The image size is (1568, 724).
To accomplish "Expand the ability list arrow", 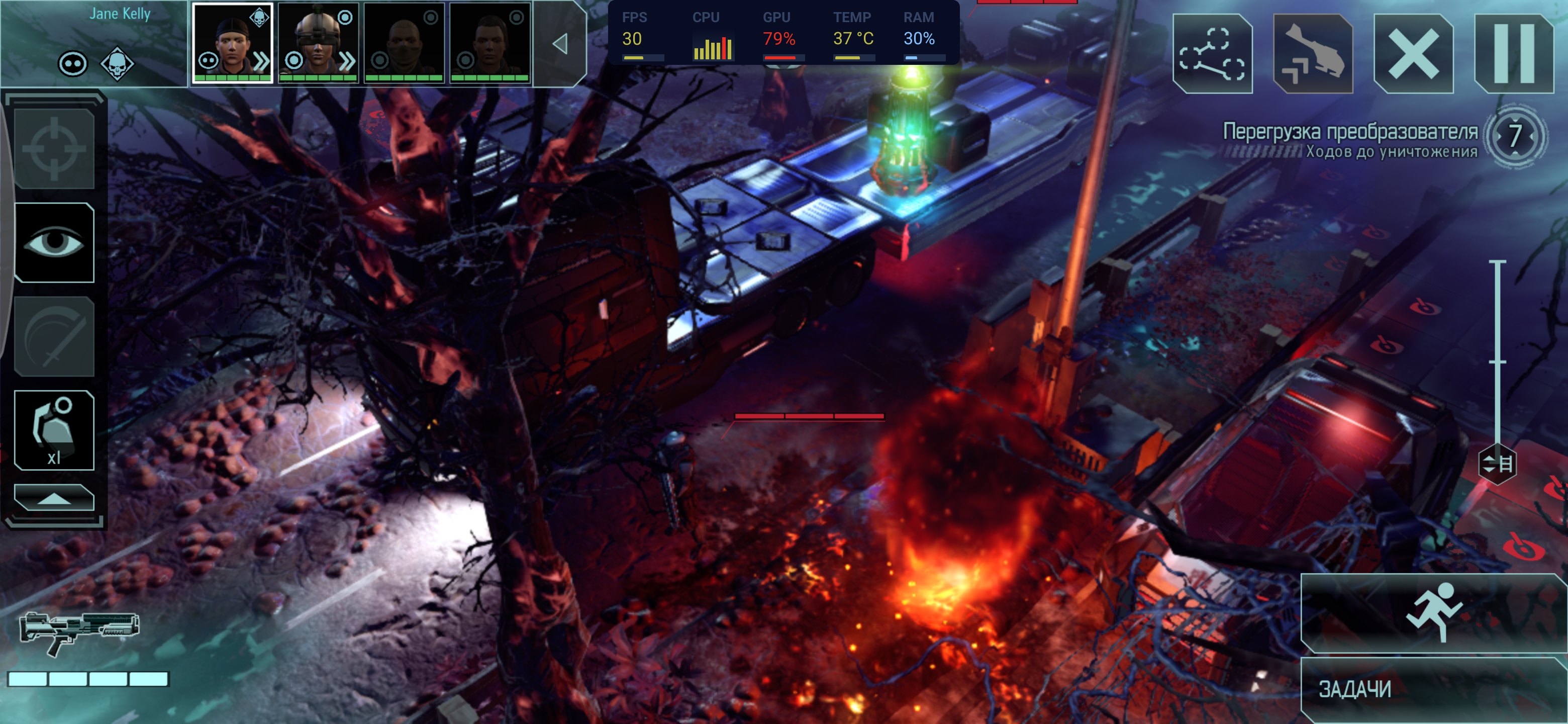I will 54,498.
